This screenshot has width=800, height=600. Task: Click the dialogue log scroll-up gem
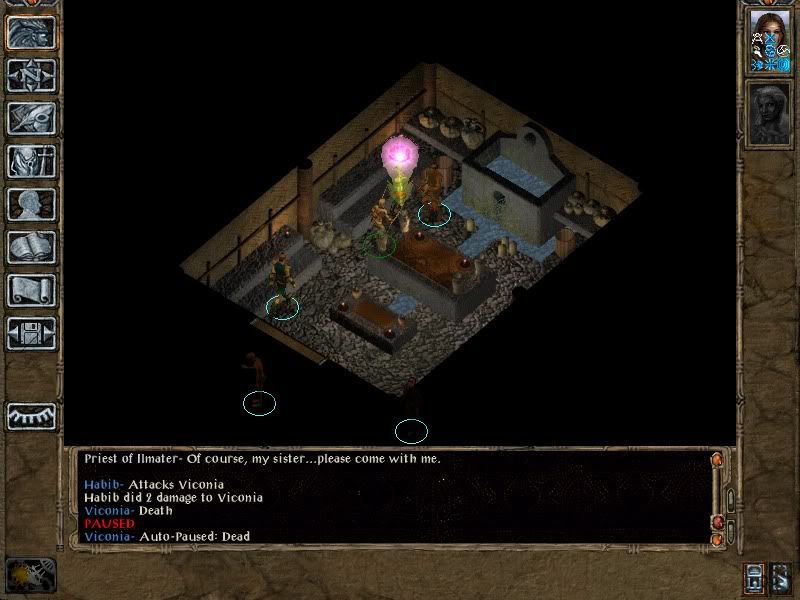tap(716, 460)
